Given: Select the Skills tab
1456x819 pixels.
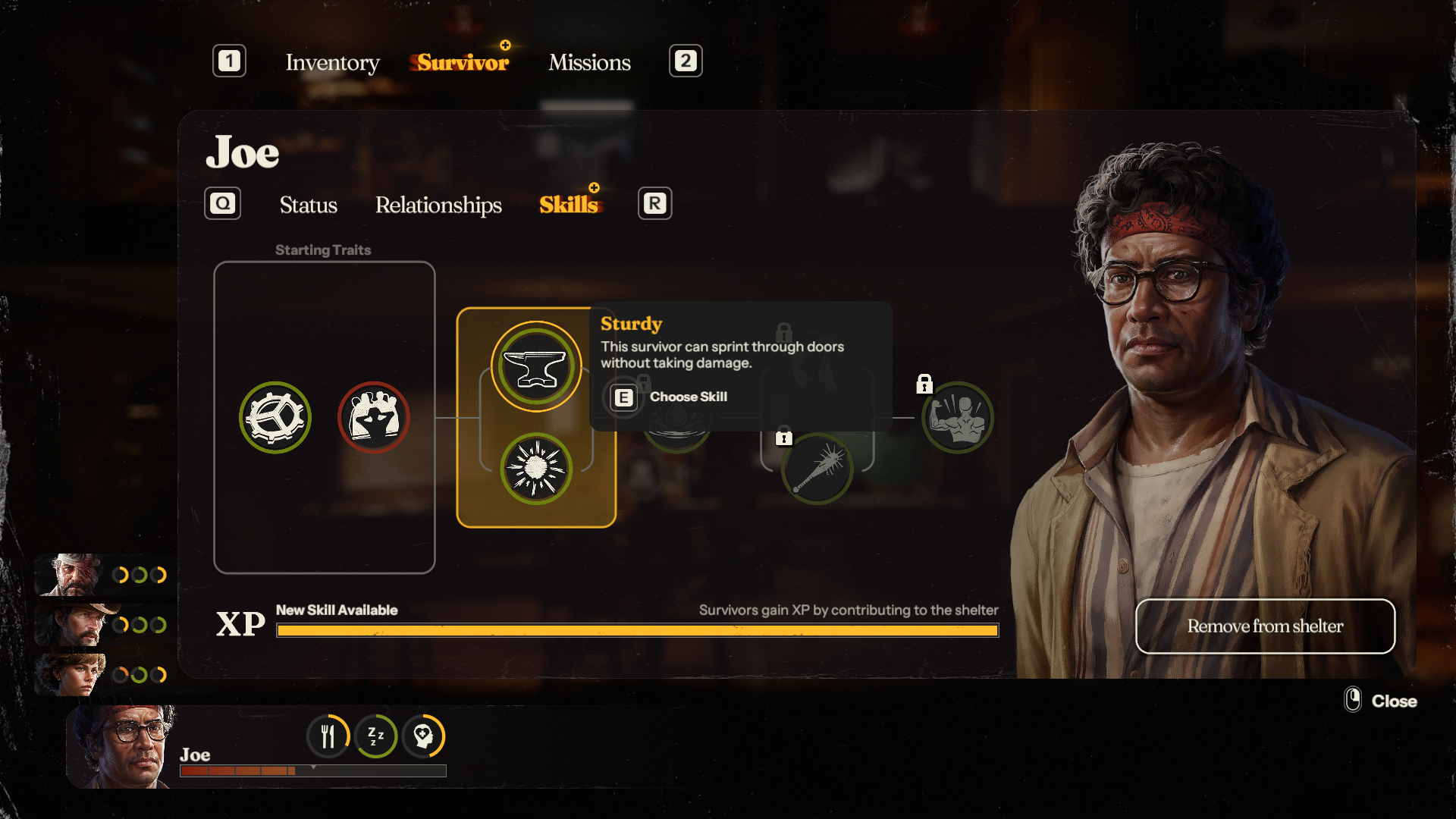Looking at the screenshot, I should [x=569, y=205].
